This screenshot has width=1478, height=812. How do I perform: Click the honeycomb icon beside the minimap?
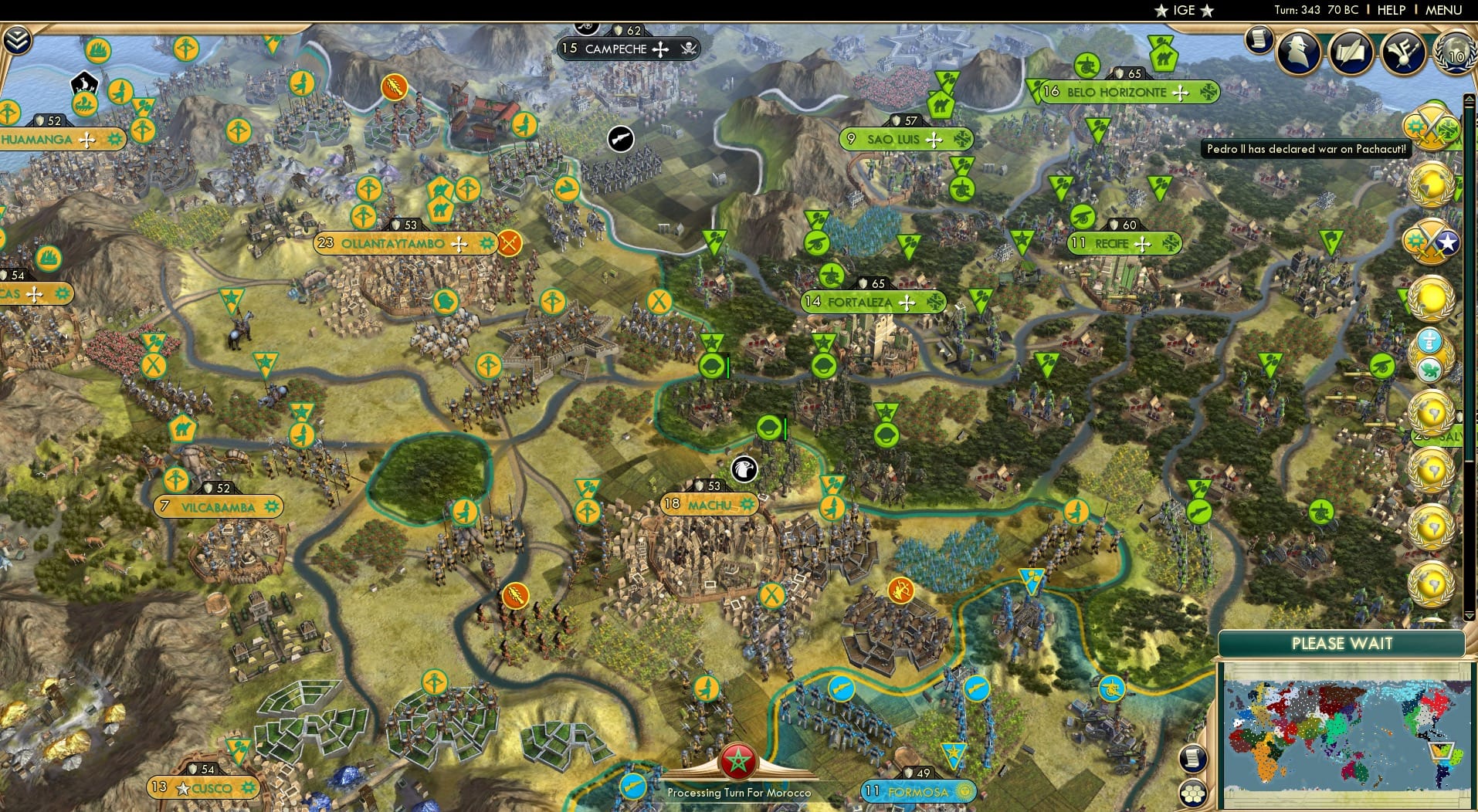pyautogui.click(x=1194, y=791)
